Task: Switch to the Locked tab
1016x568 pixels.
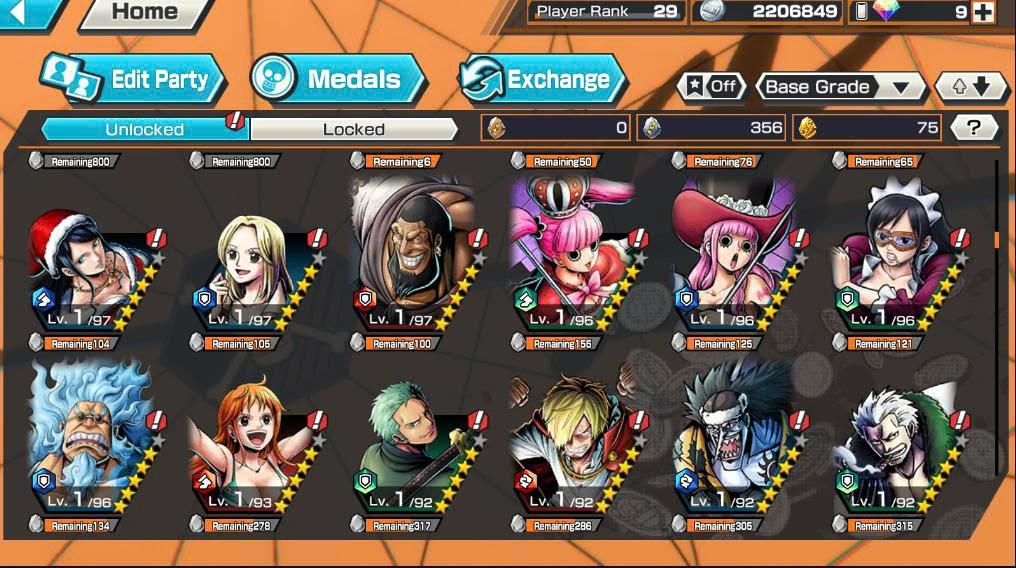Action: [353, 129]
